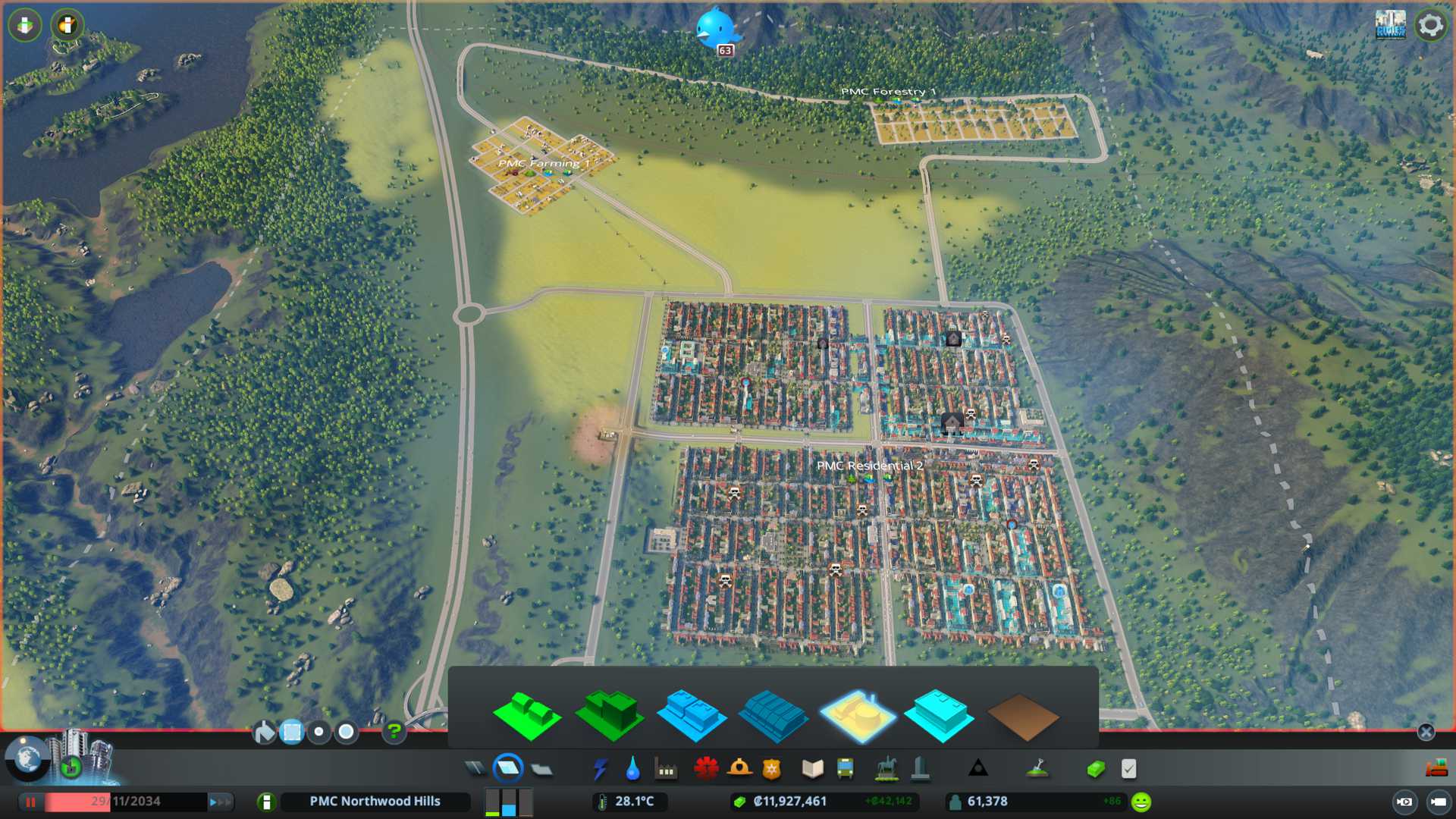Screen dimensions: 1456x819
Task: Open the Police badge menu
Action: [772, 769]
